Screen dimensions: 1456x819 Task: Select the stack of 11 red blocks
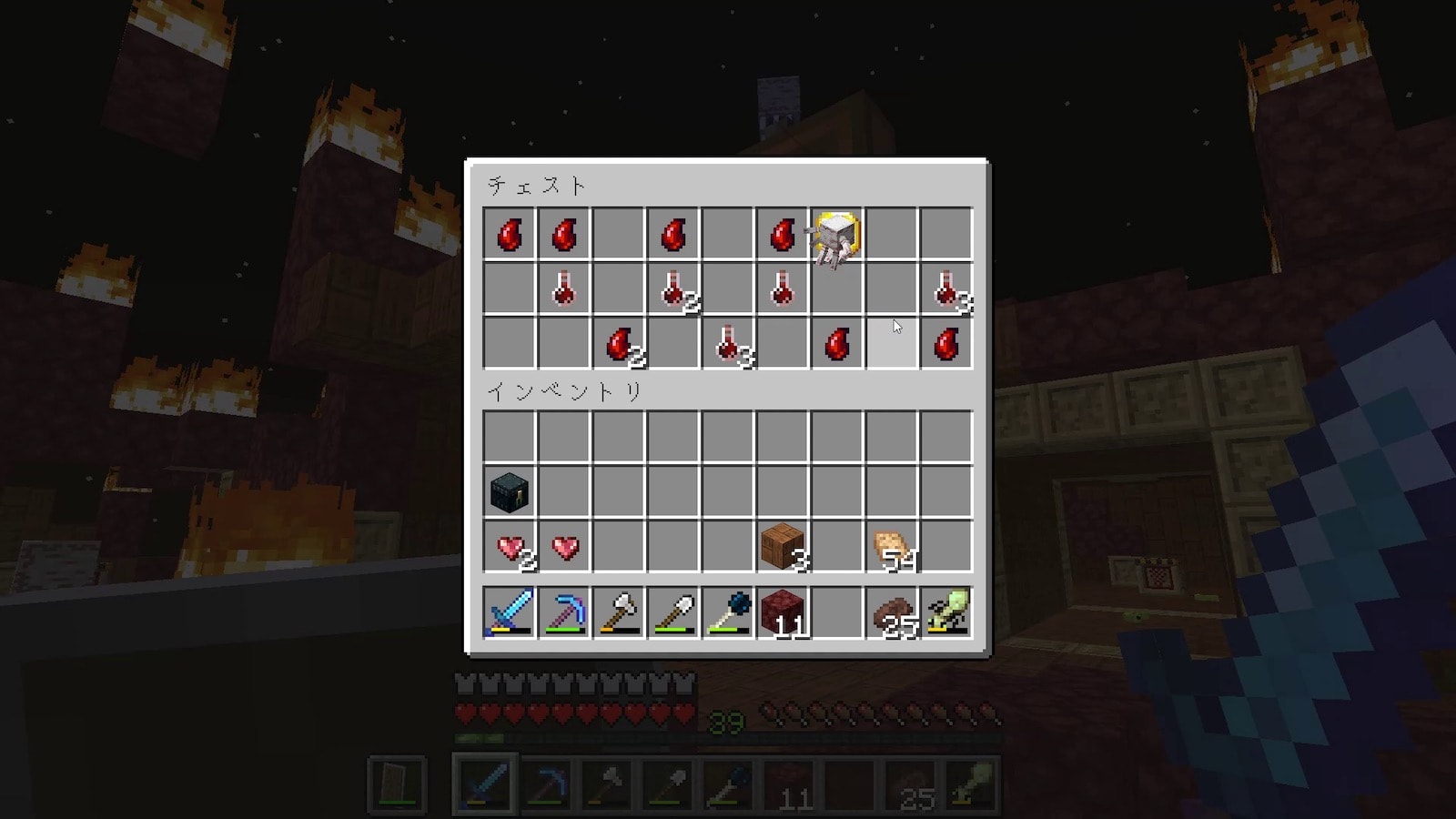(x=782, y=612)
